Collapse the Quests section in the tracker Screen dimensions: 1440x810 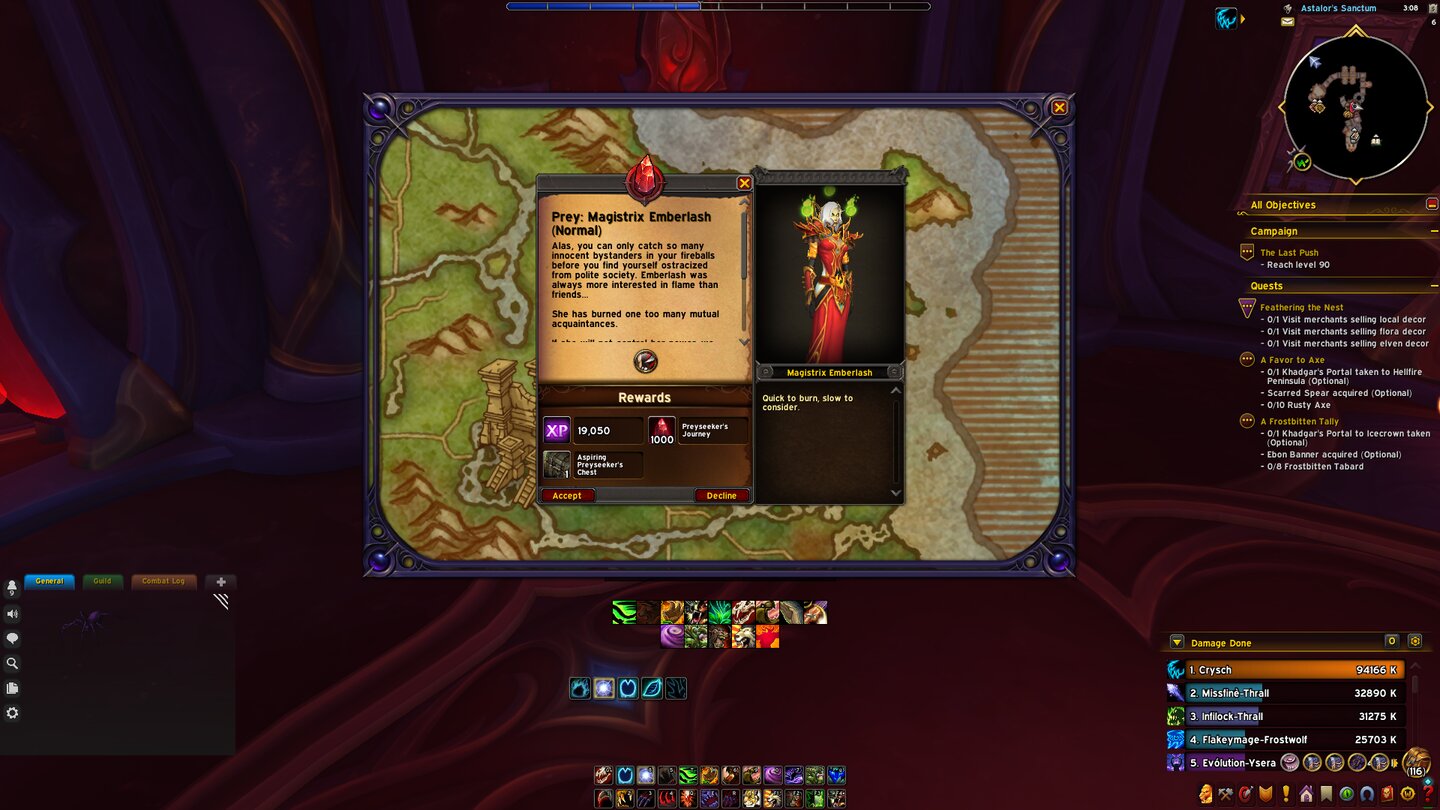pos(1433,286)
